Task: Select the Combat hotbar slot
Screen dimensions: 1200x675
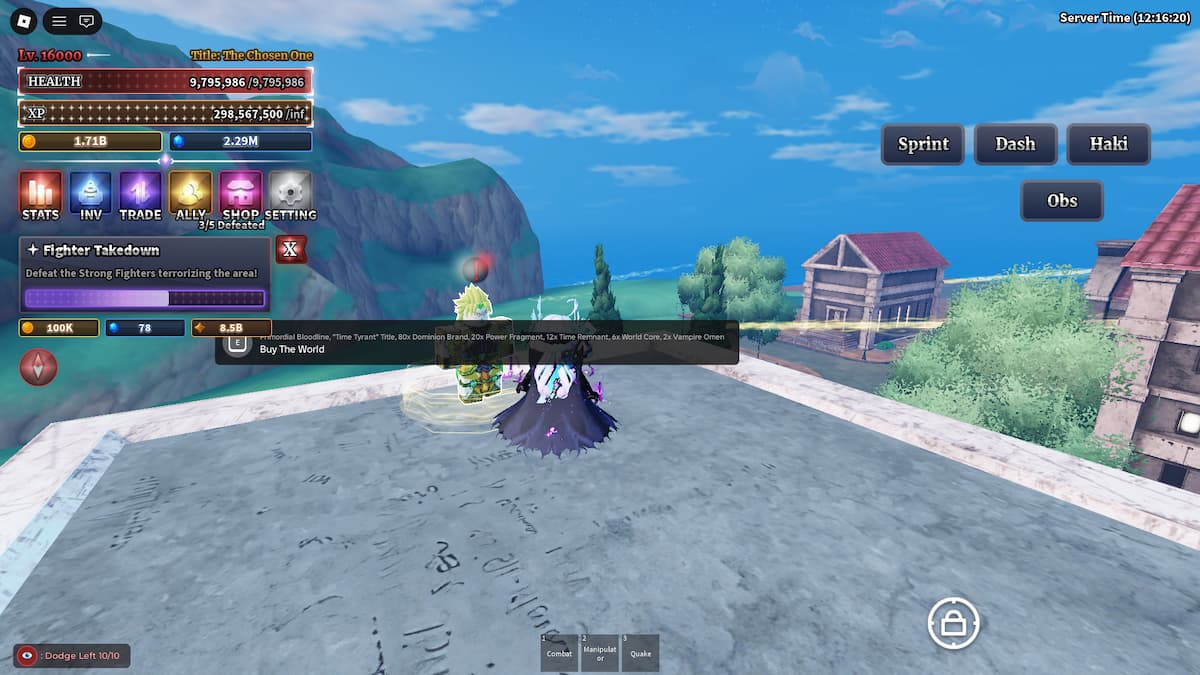Action: tap(559, 653)
